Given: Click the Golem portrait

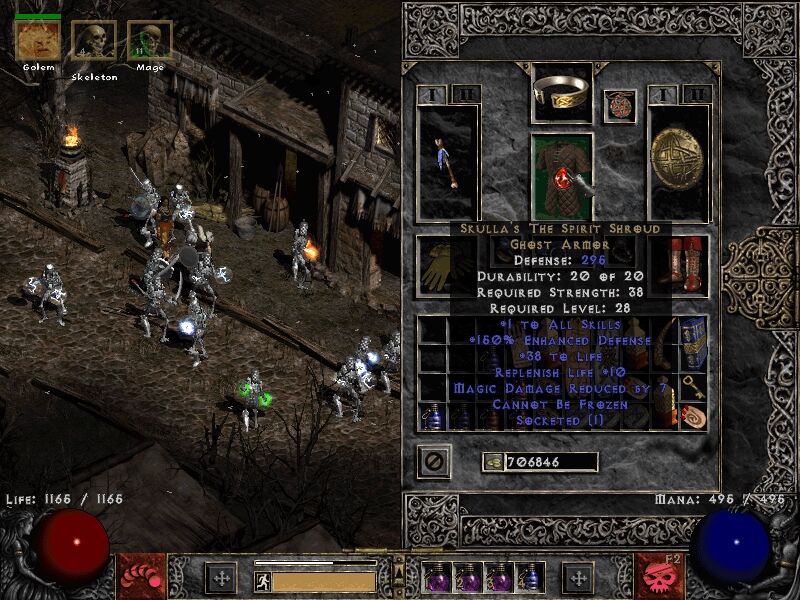Looking at the screenshot, I should [x=37, y=41].
